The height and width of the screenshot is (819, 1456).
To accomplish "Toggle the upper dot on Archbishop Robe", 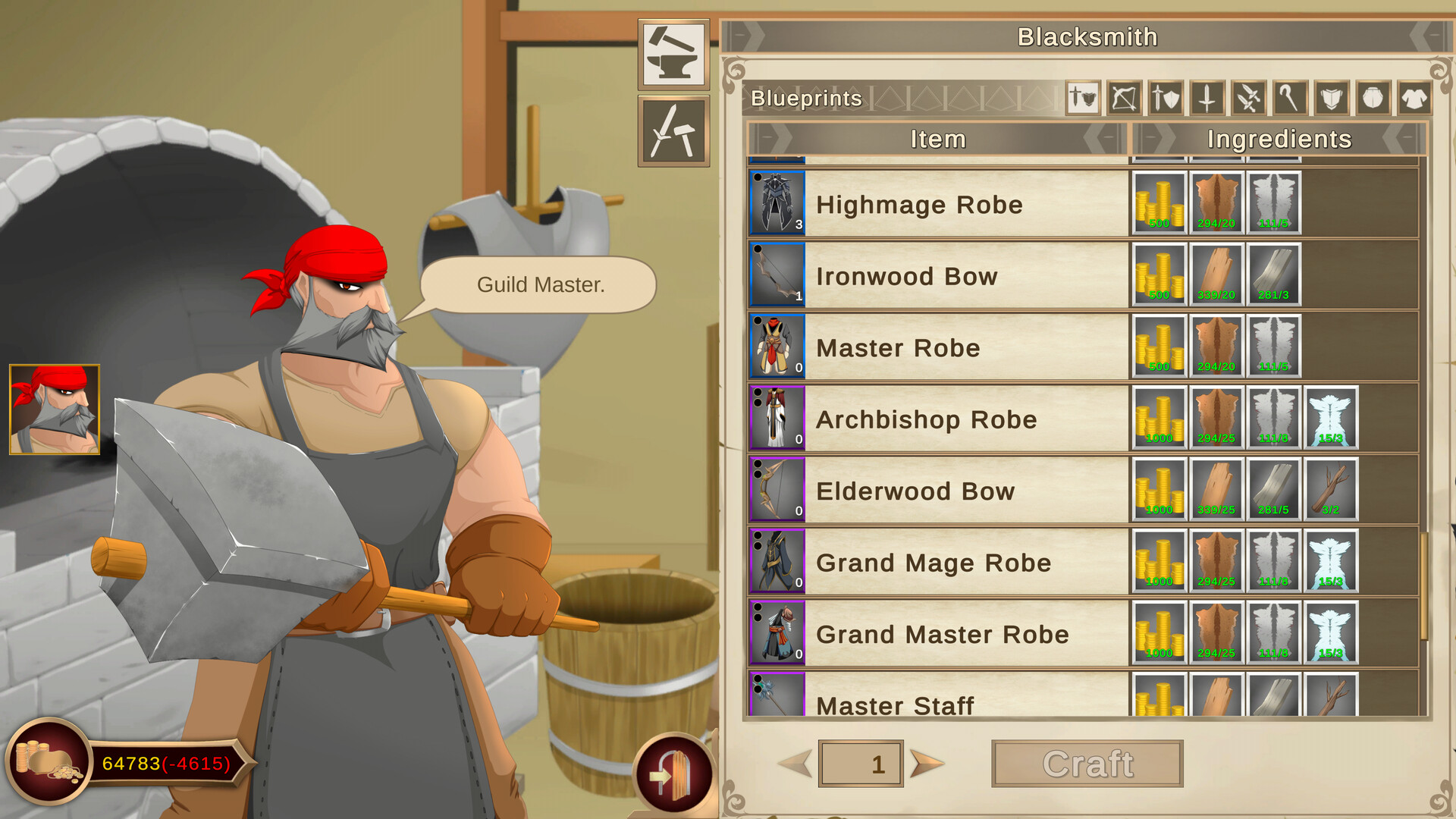I will point(756,391).
